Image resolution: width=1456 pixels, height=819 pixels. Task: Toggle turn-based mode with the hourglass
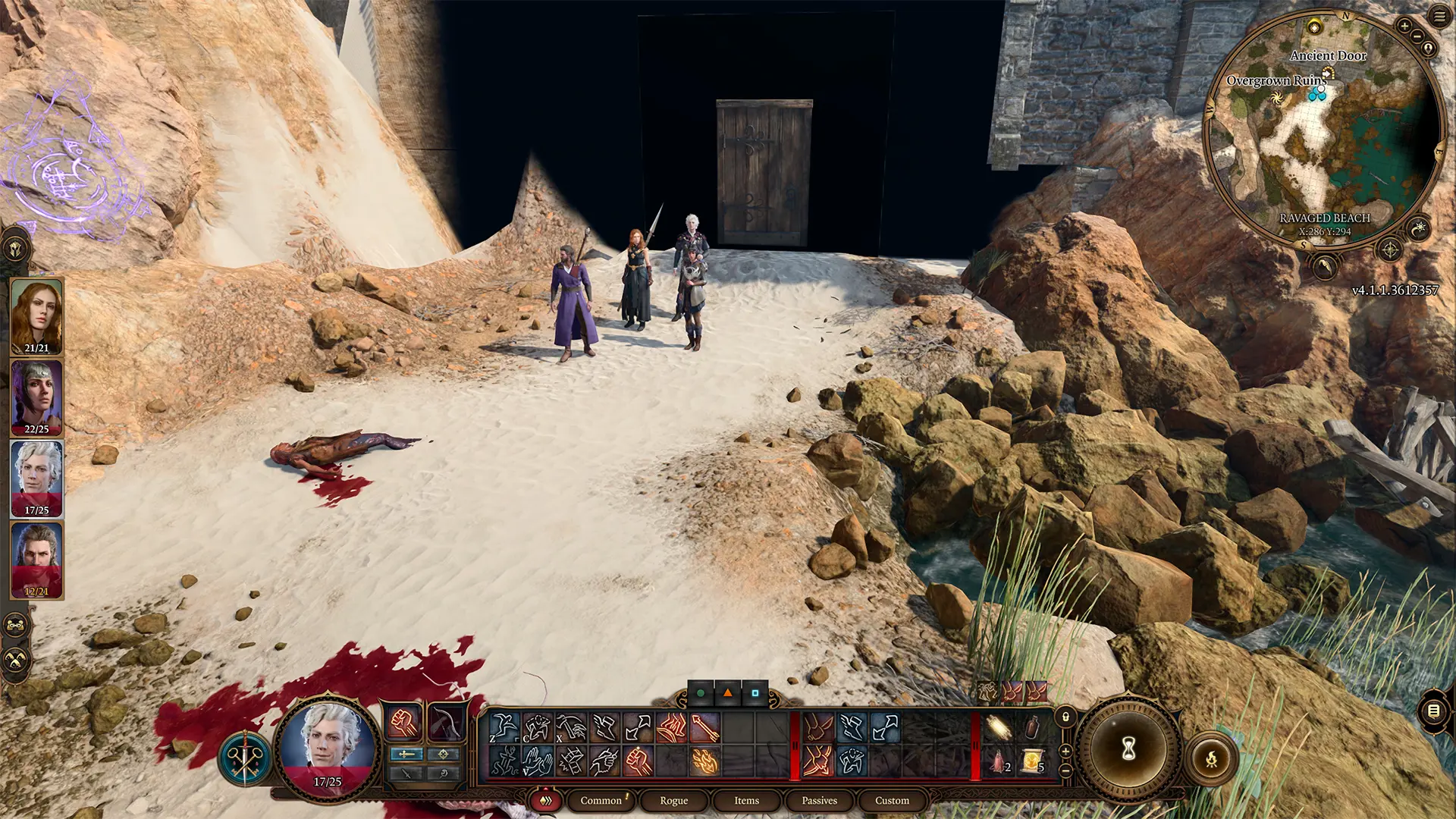(x=1128, y=746)
